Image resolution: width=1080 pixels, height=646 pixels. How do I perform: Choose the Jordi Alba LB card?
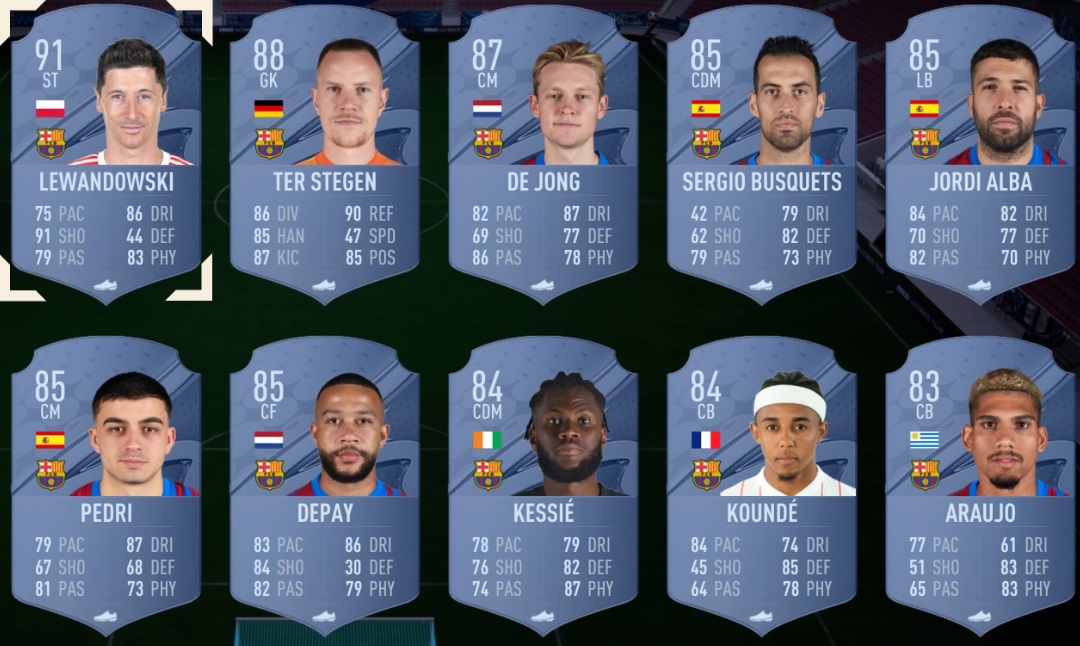[980, 150]
